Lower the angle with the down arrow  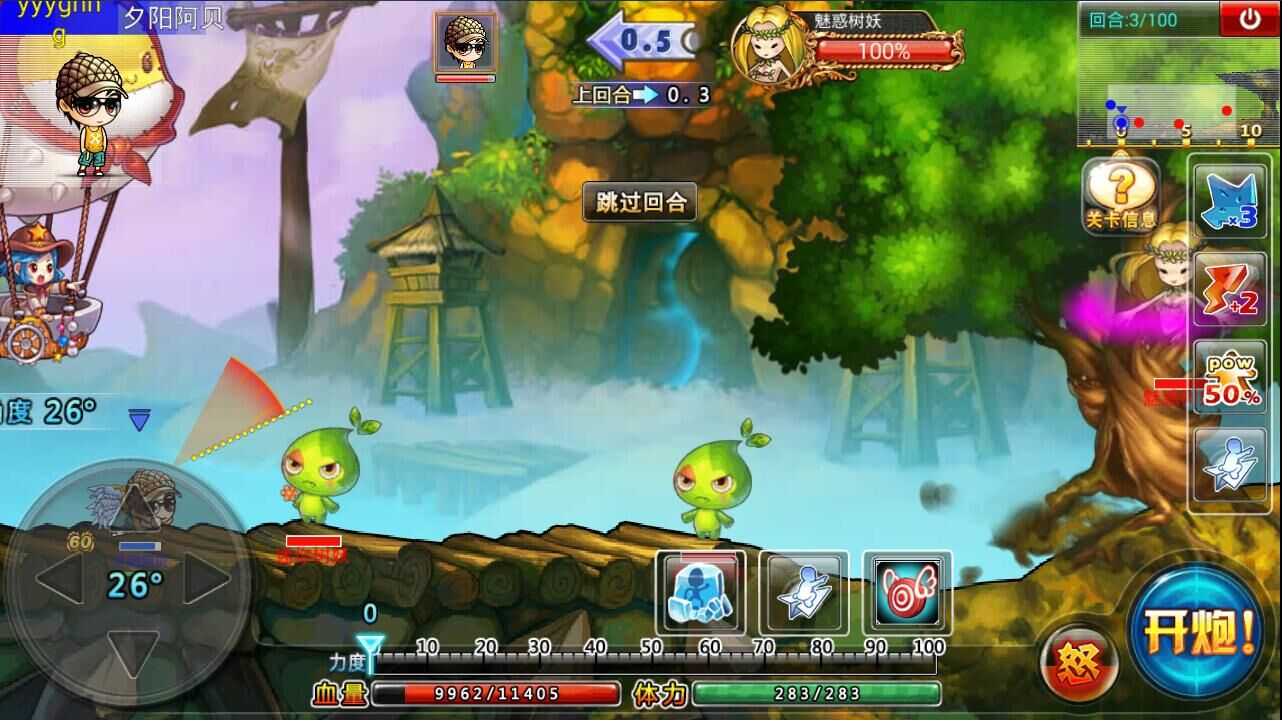tap(133, 652)
